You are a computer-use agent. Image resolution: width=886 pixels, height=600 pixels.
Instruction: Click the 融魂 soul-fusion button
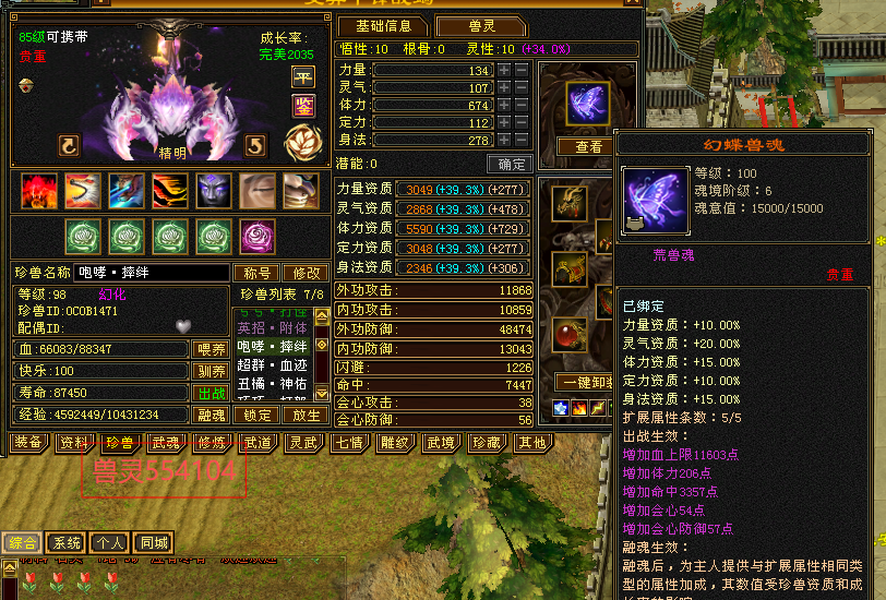pyautogui.click(x=209, y=415)
